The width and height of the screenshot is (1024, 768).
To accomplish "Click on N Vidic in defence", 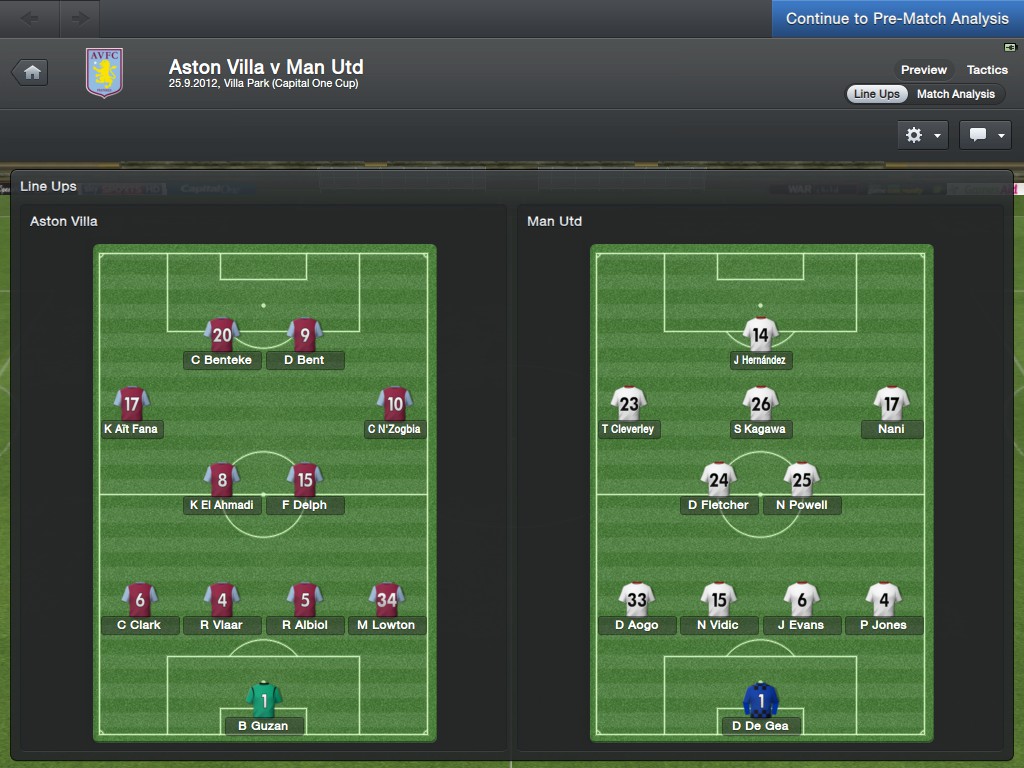I will (718, 609).
